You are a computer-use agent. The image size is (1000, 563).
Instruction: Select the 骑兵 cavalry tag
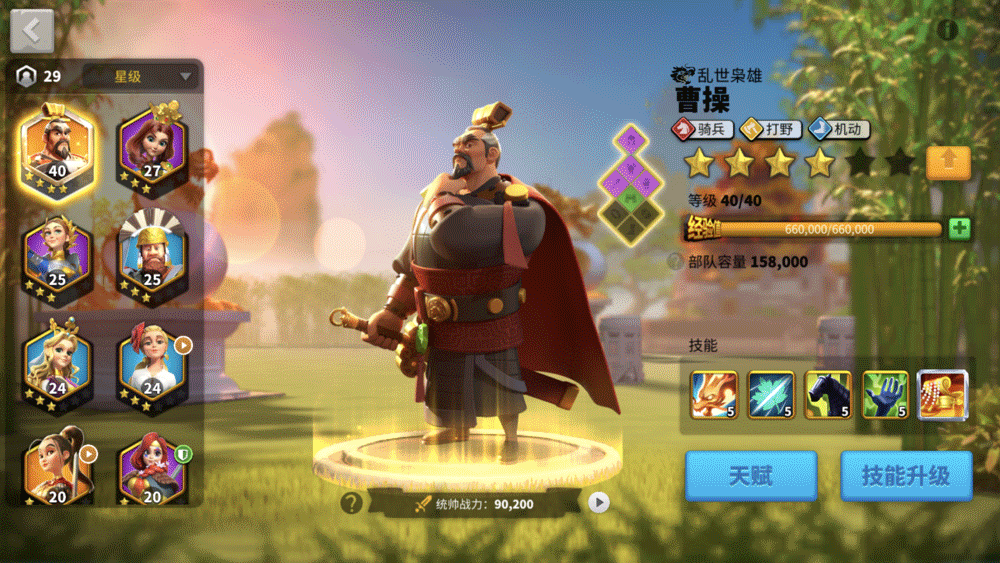pos(703,129)
